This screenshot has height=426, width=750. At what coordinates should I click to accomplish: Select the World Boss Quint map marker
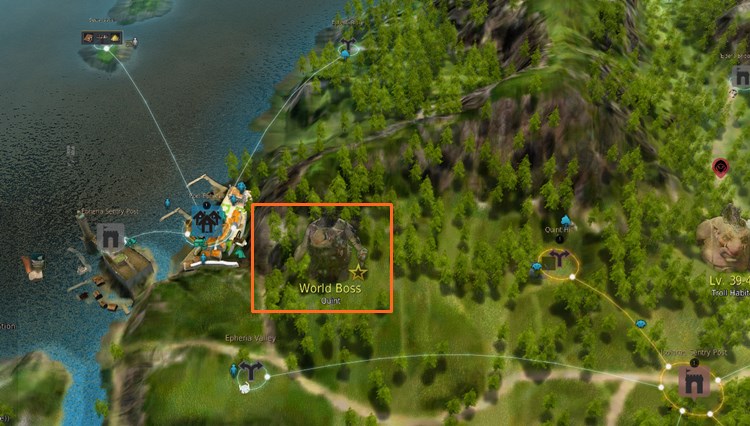point(322,254)
